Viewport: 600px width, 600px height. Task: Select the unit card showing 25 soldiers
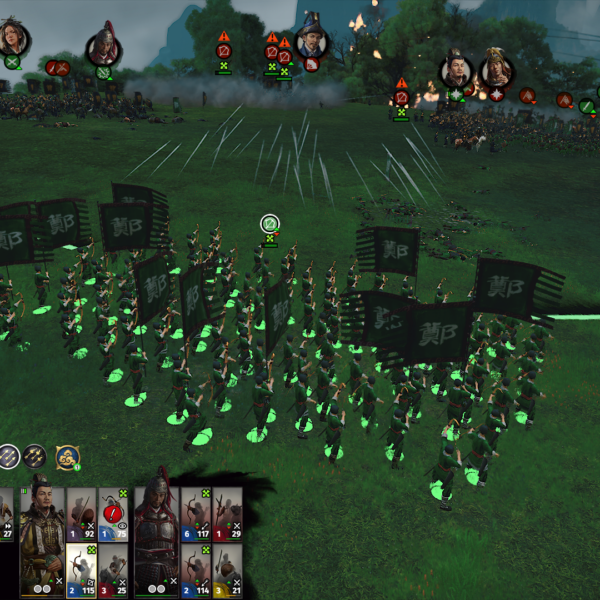(x=114, y=570)
